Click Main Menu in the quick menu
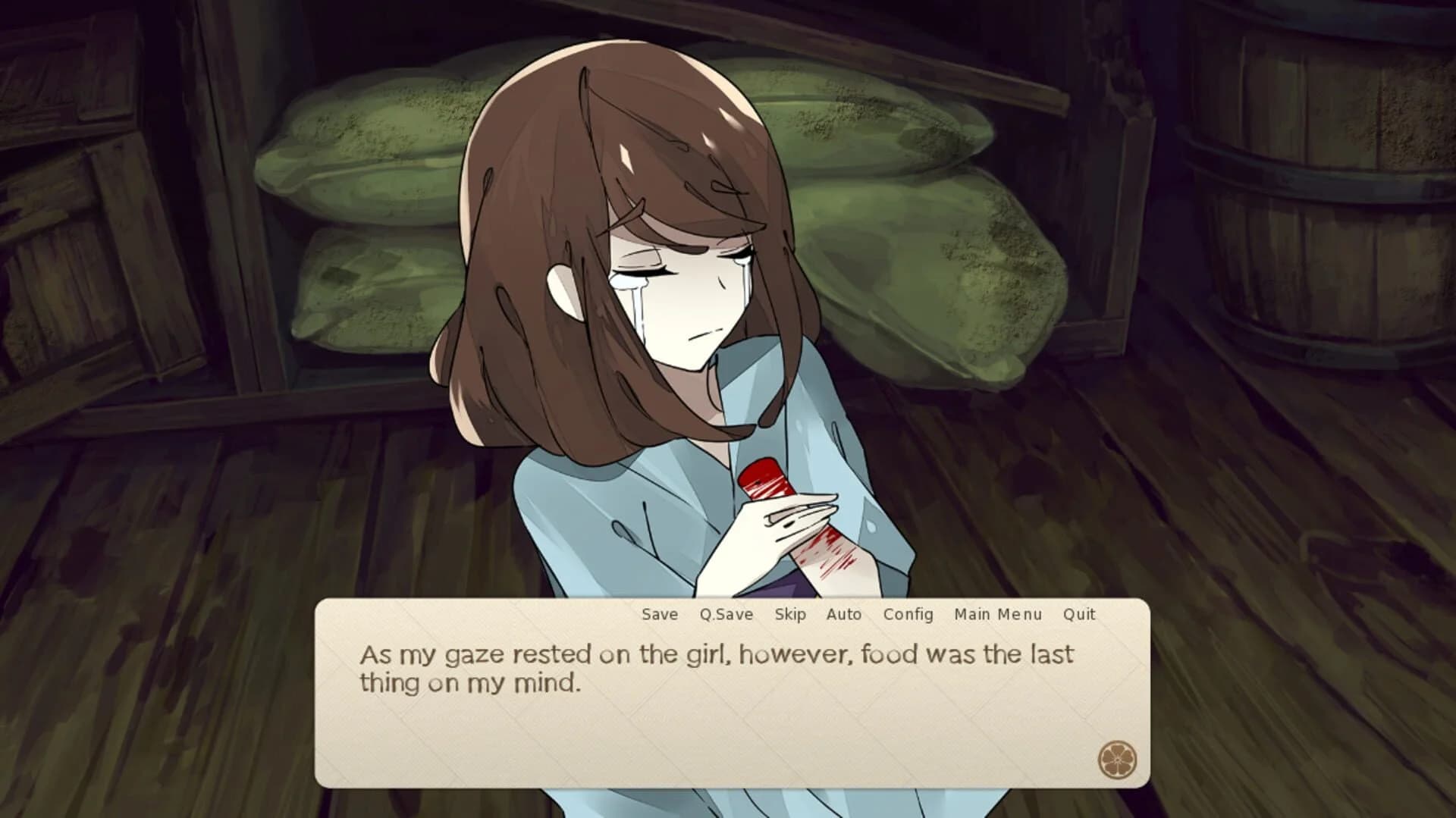This screenshot has width=1456, height=818. tap(997, 614)
